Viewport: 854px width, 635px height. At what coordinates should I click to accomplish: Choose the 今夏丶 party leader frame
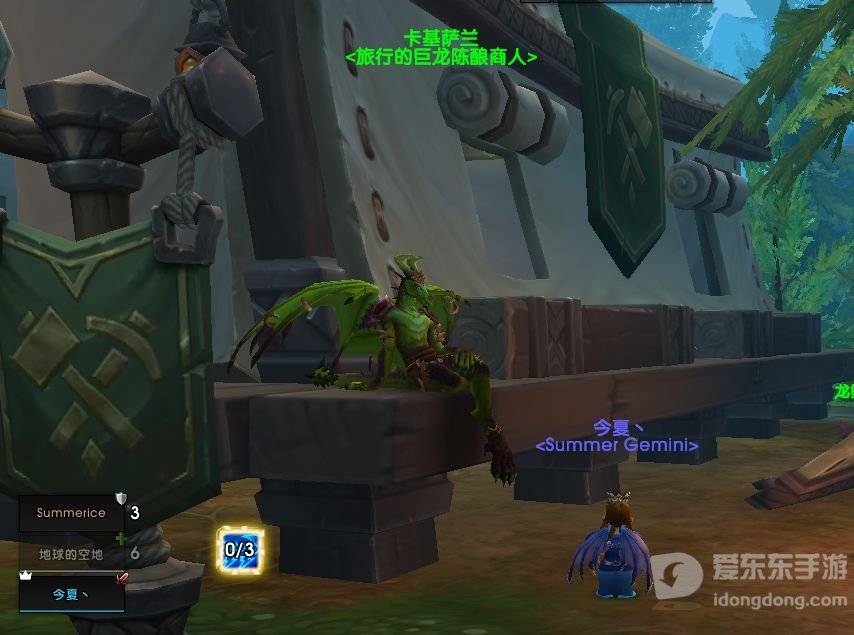[x=71, y=593]
